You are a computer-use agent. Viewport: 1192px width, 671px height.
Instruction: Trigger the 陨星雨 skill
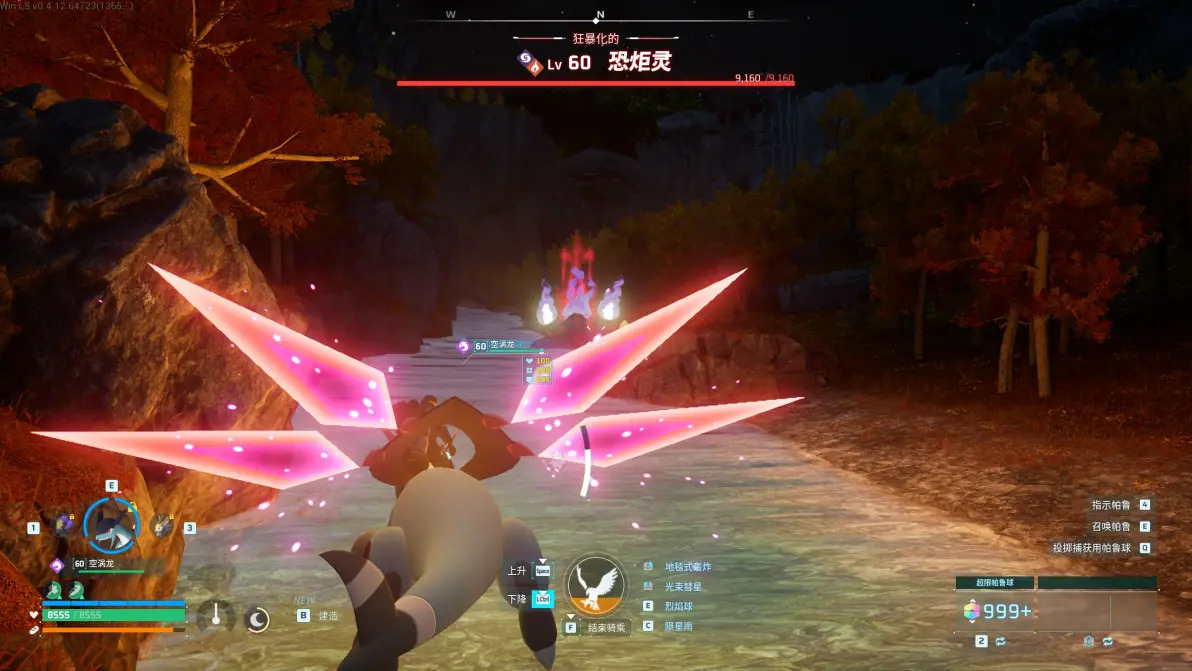click(x=678, y=626)
